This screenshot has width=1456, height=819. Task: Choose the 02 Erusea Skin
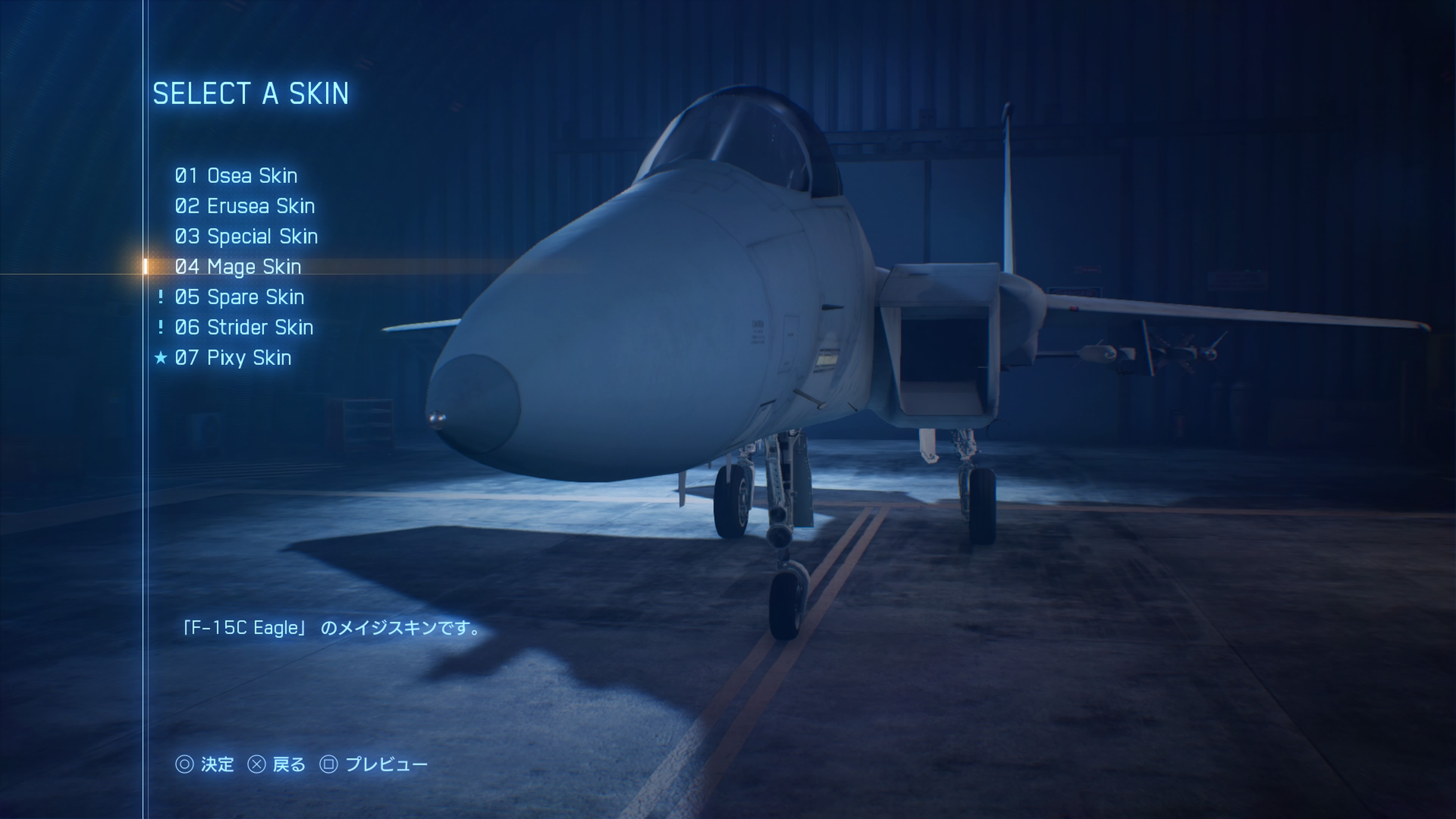[244, 206]
